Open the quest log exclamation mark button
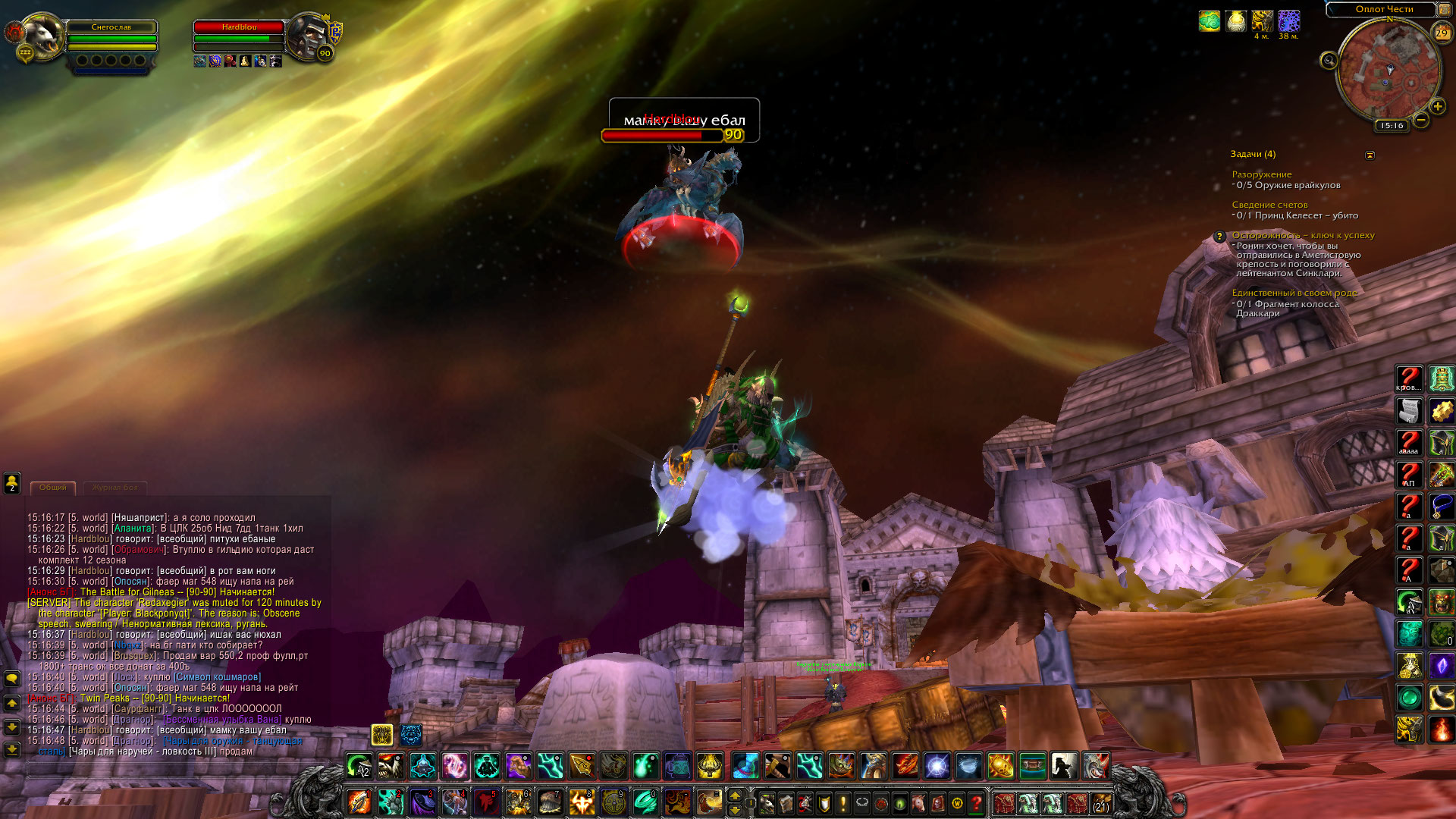This screenshot has height=819, width=1456. tap(843, 802)
